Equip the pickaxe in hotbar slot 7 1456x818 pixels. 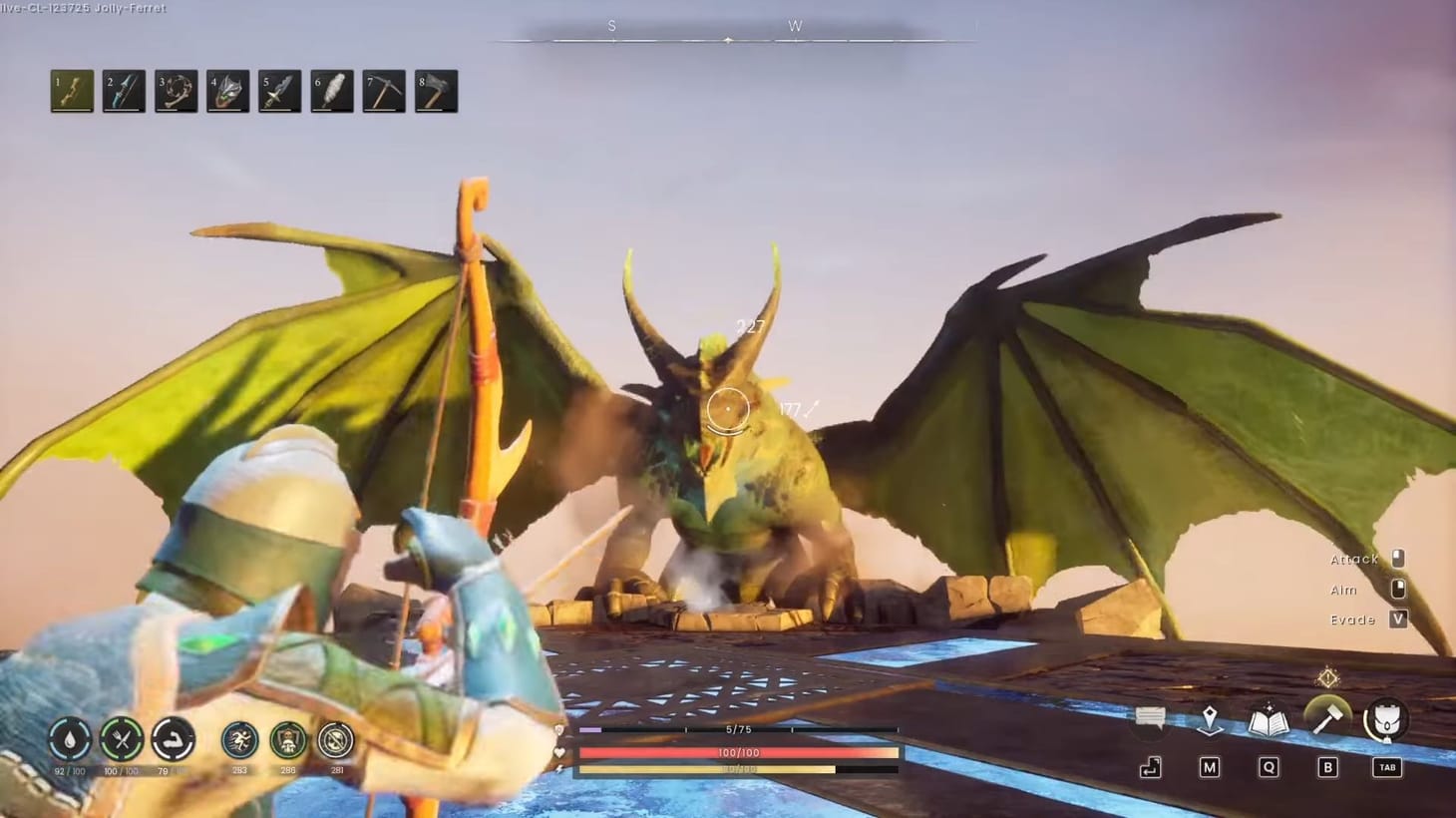[383, 91]
